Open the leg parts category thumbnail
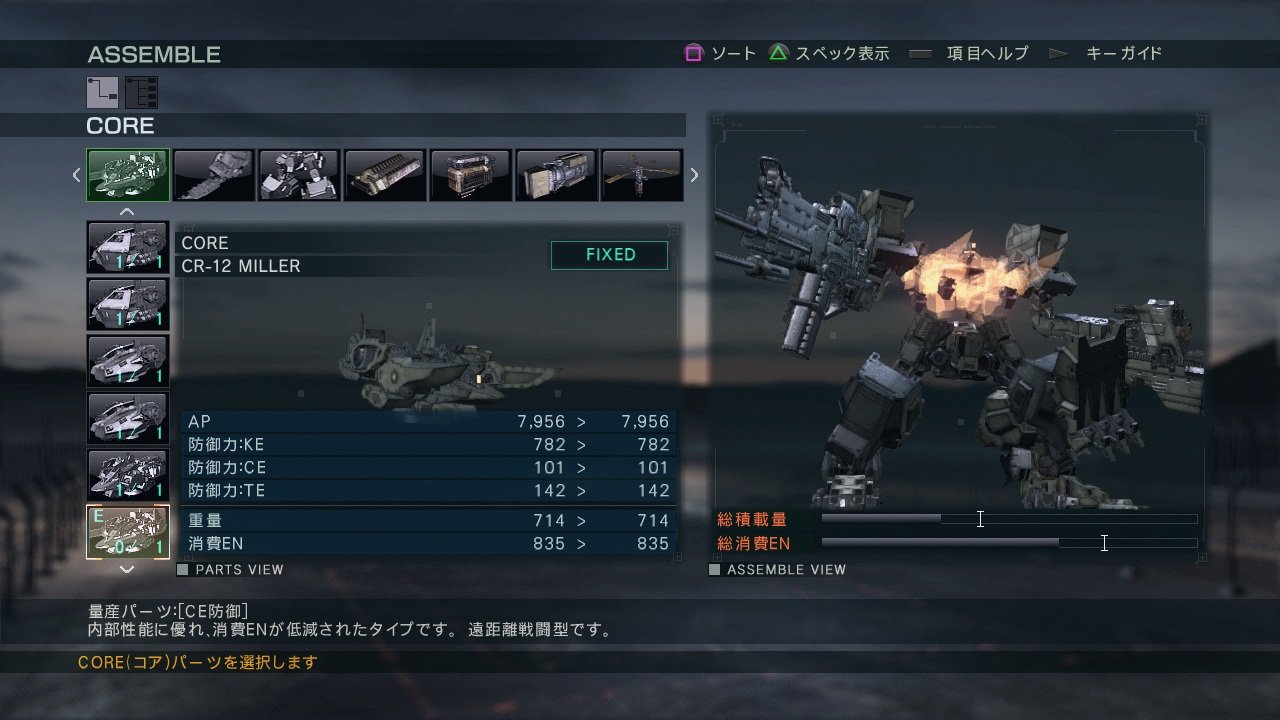 299,175
